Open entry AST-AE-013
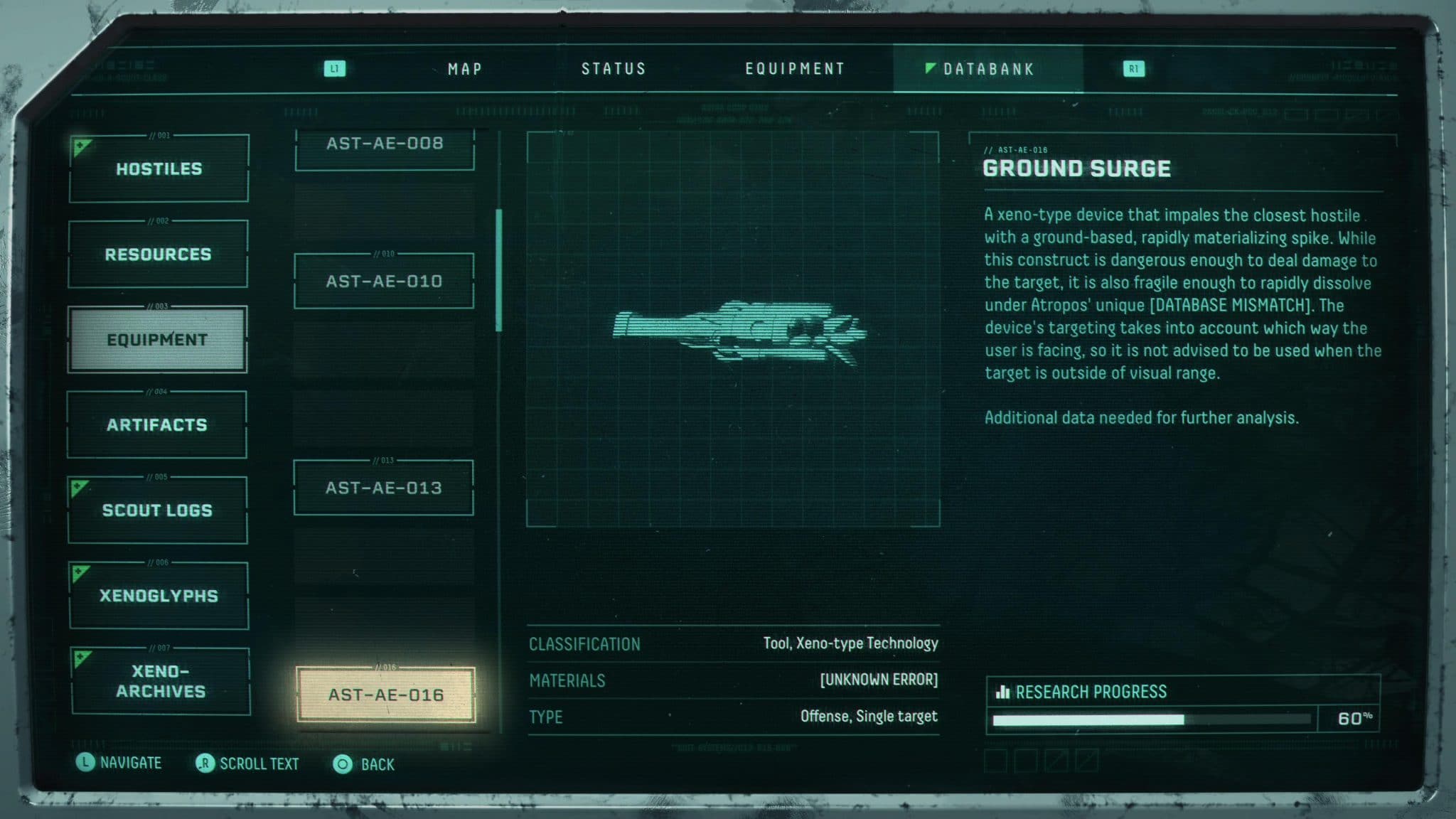 coord(384,488)
